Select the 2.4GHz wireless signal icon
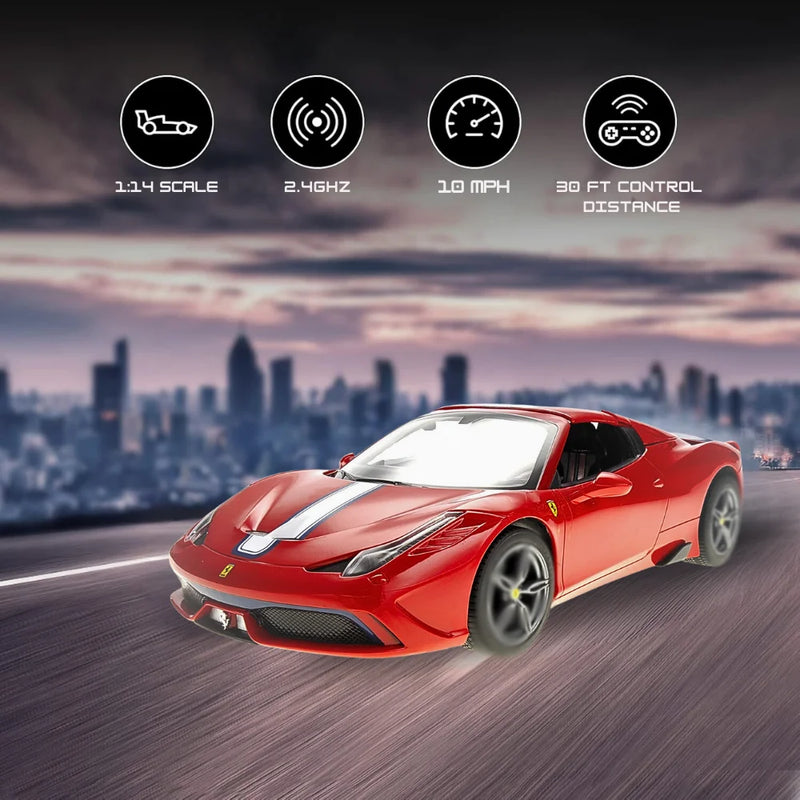The image size is (800, 800). point(317,122)
